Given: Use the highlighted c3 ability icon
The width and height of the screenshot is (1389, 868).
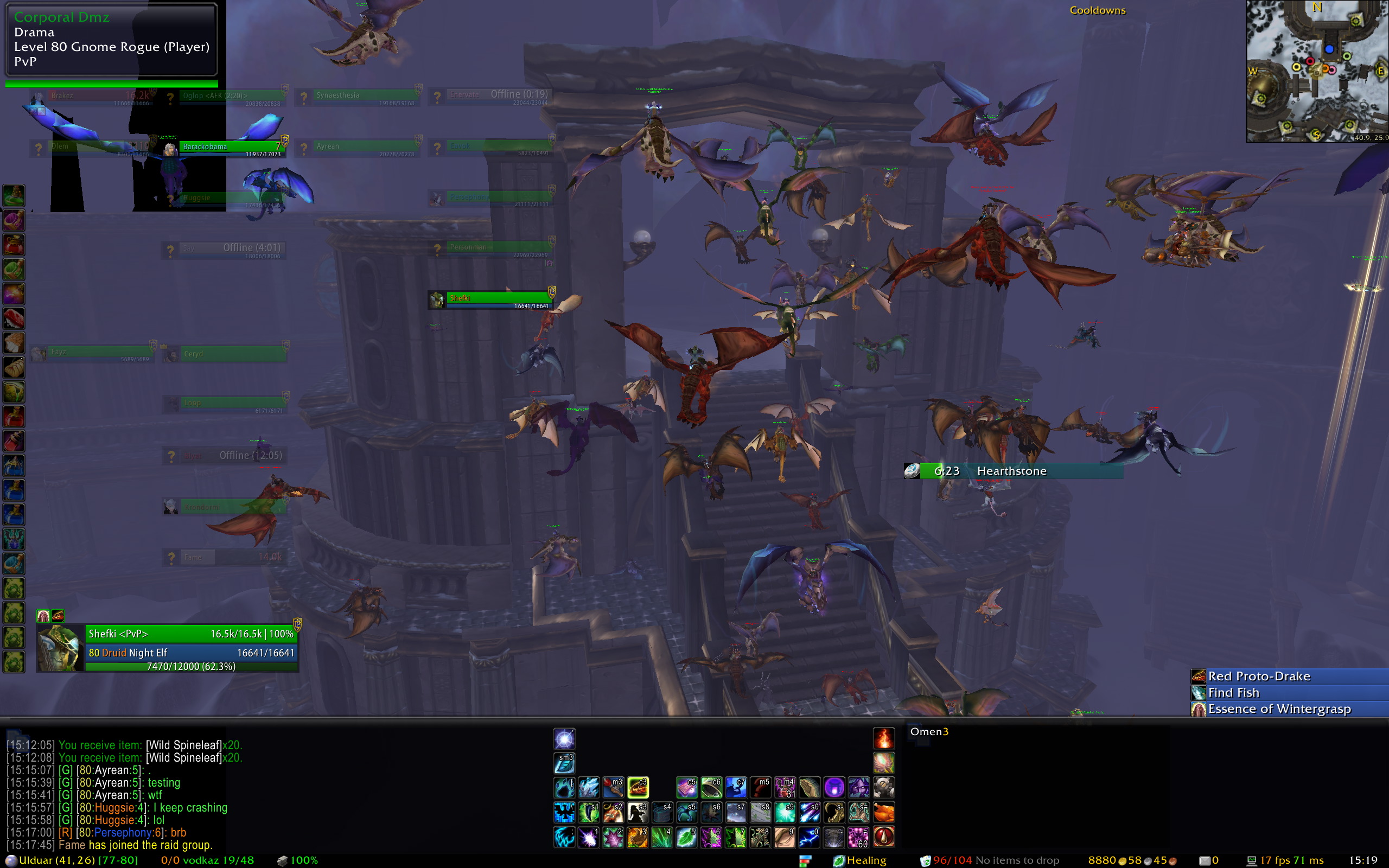Looking at the screenshot, I should 638,788.
